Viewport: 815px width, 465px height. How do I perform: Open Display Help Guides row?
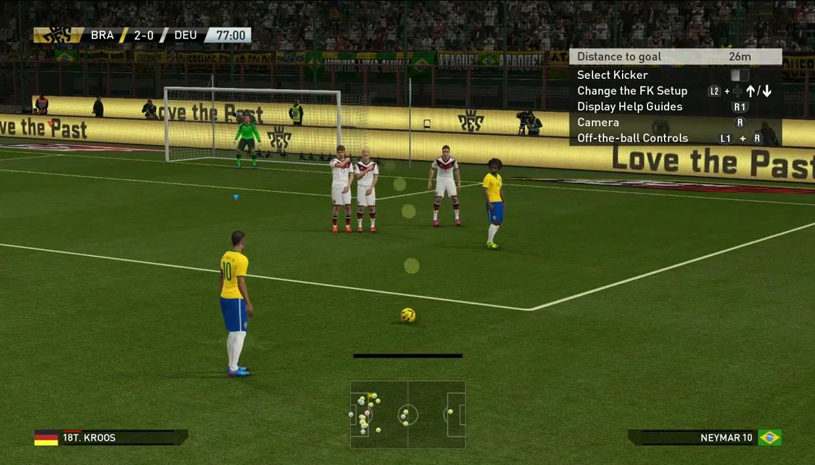tap(630, 107)
